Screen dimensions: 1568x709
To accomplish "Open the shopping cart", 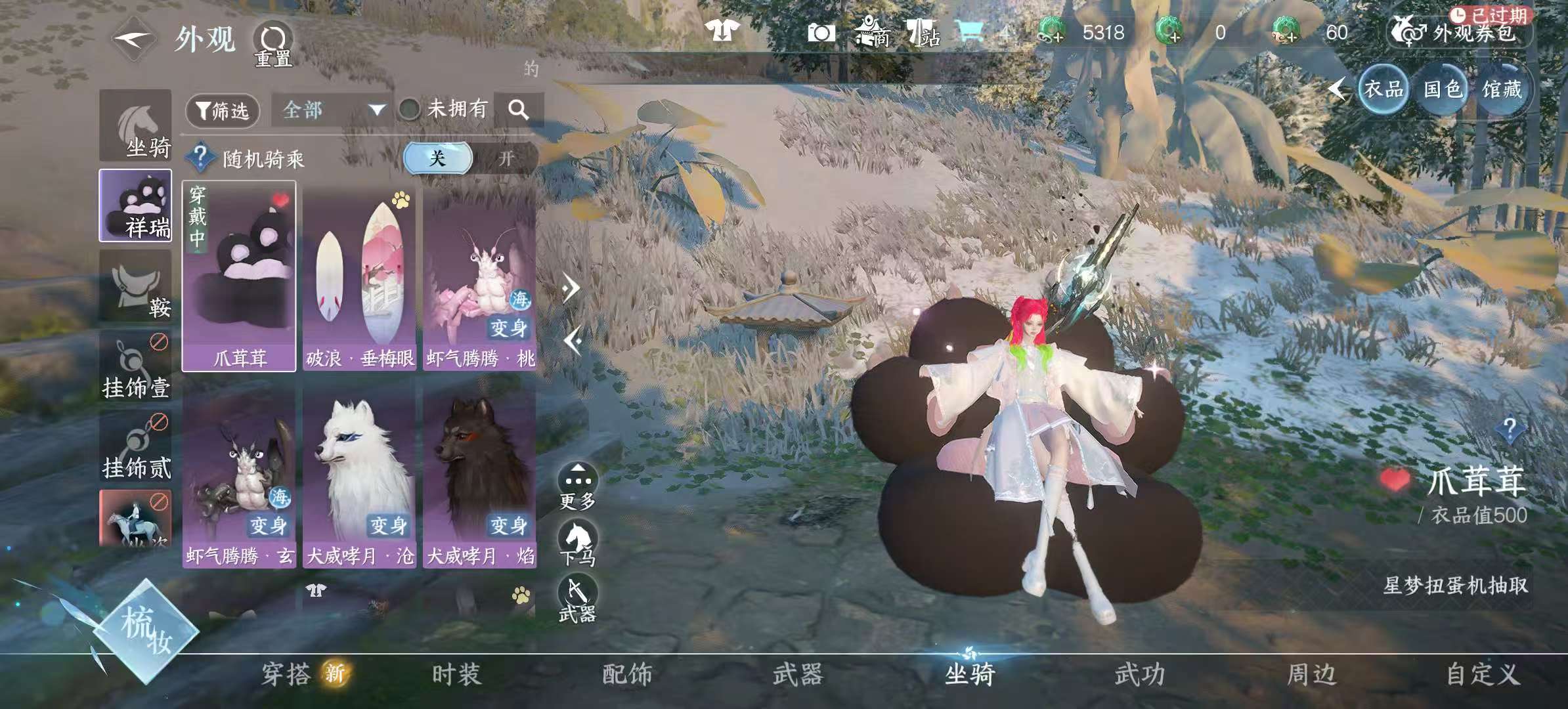I will [x=972, y=30].
